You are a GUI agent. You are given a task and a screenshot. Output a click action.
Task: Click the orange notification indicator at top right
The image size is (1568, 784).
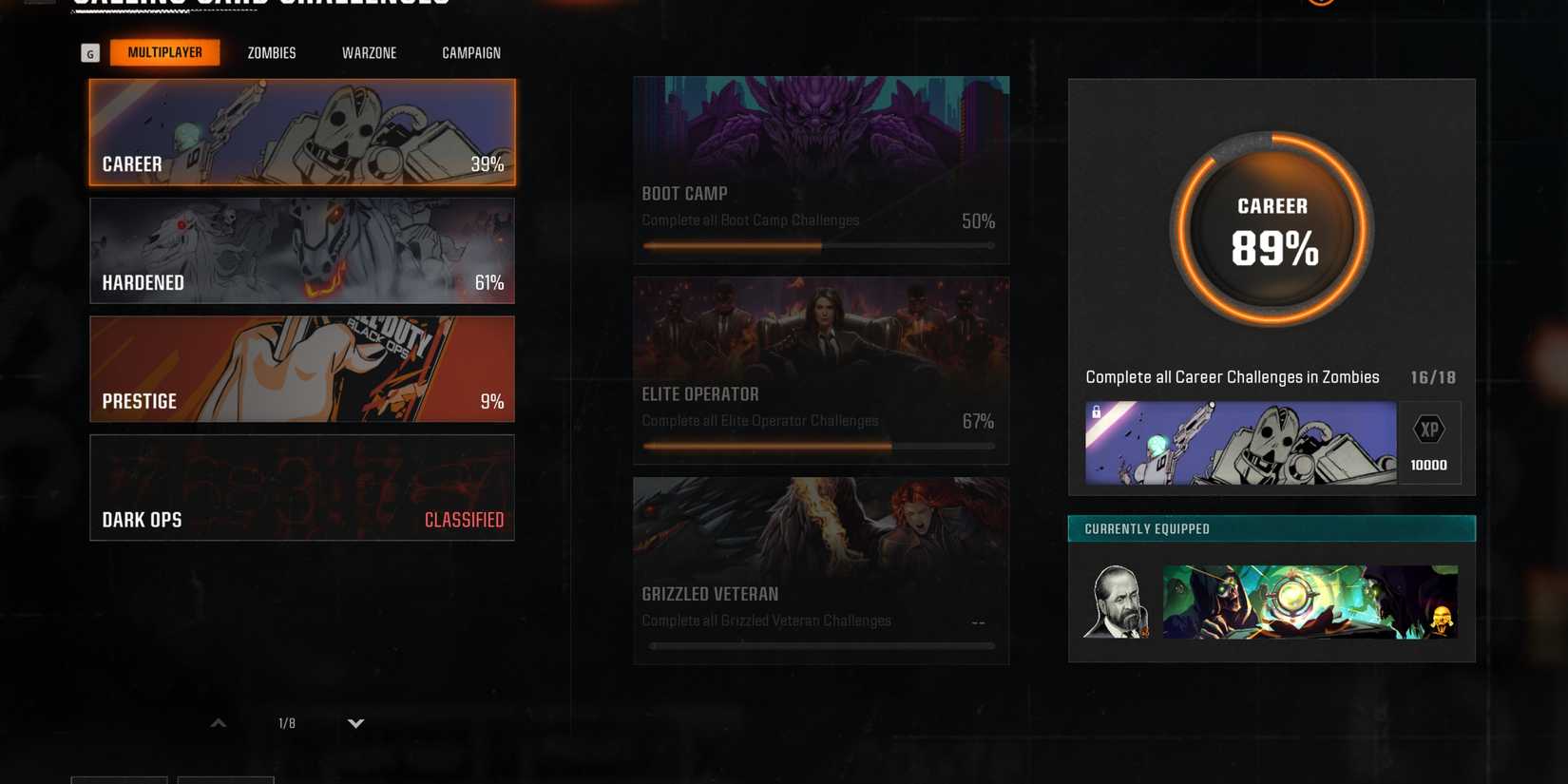(1321, 2)
